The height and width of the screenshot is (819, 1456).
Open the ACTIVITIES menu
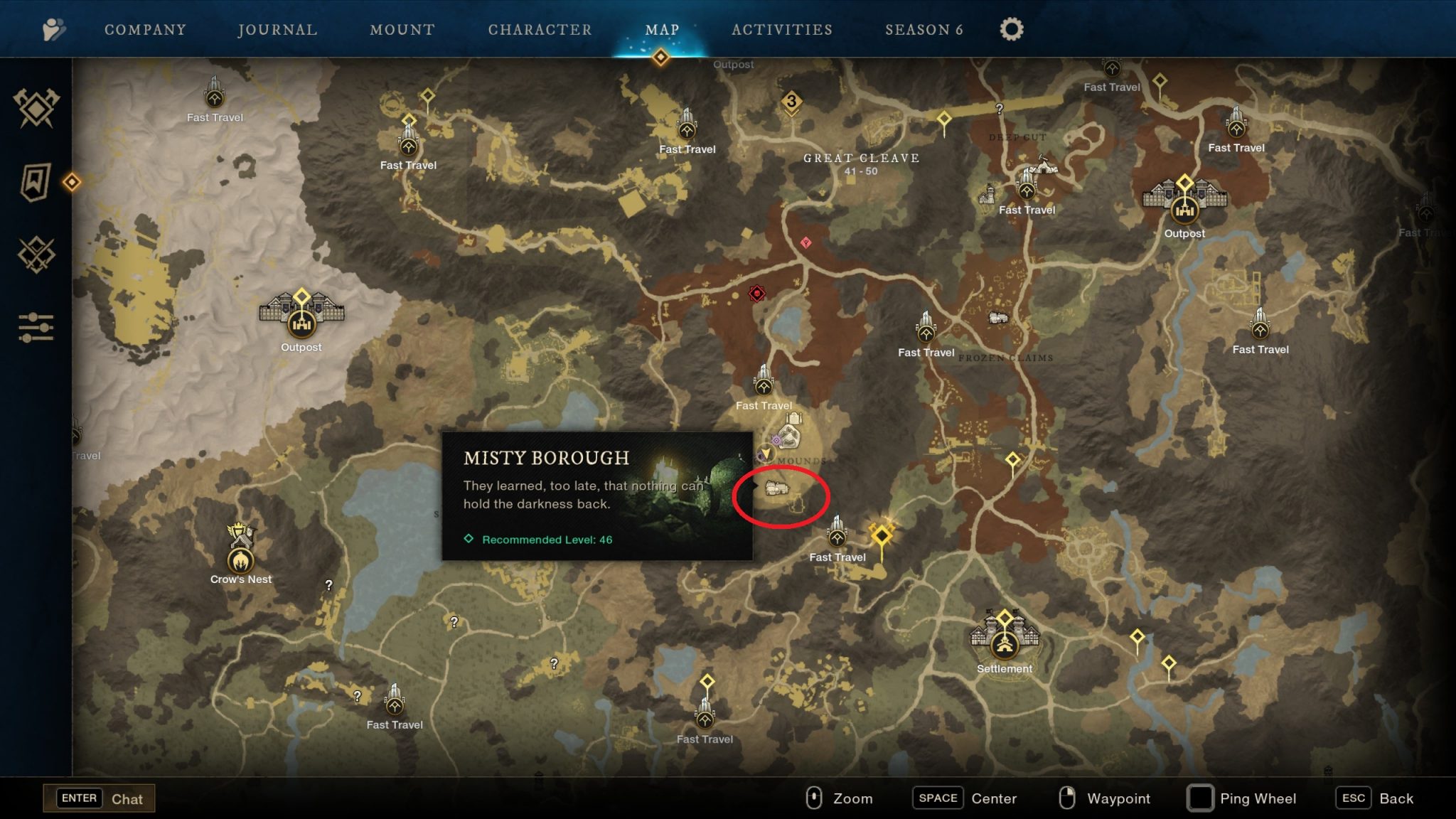pos(781,29)
